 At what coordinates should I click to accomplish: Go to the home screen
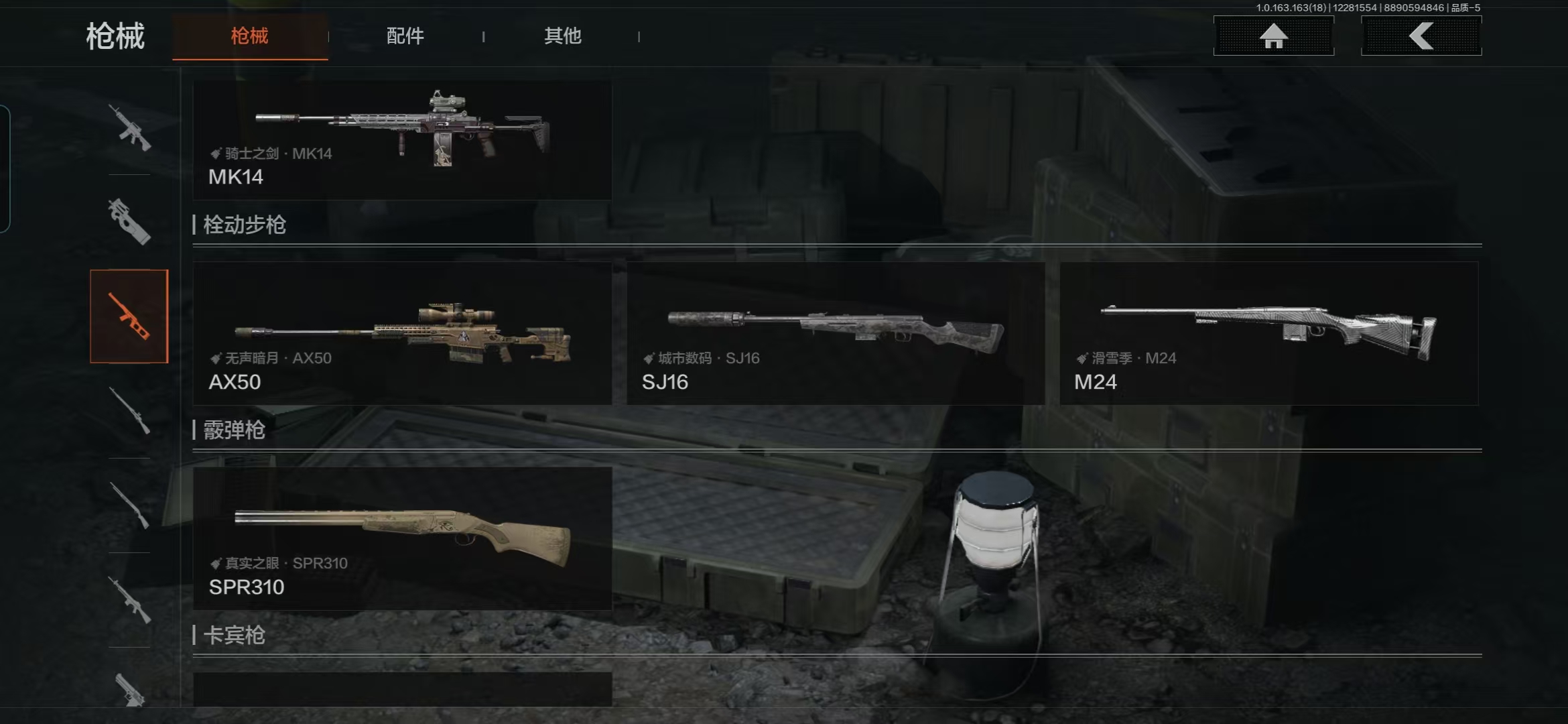click(x=1273, y=36)
